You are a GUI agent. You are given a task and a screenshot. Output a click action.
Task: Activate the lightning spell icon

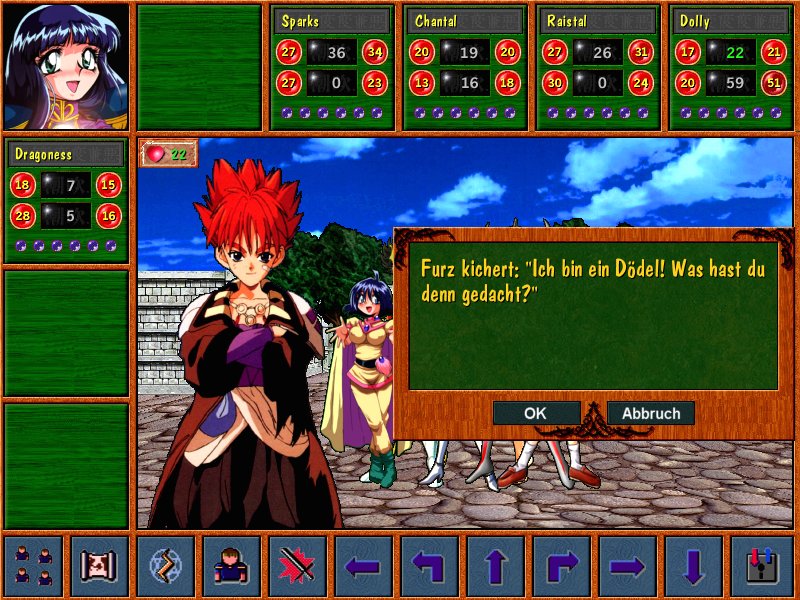click(165, 566)
